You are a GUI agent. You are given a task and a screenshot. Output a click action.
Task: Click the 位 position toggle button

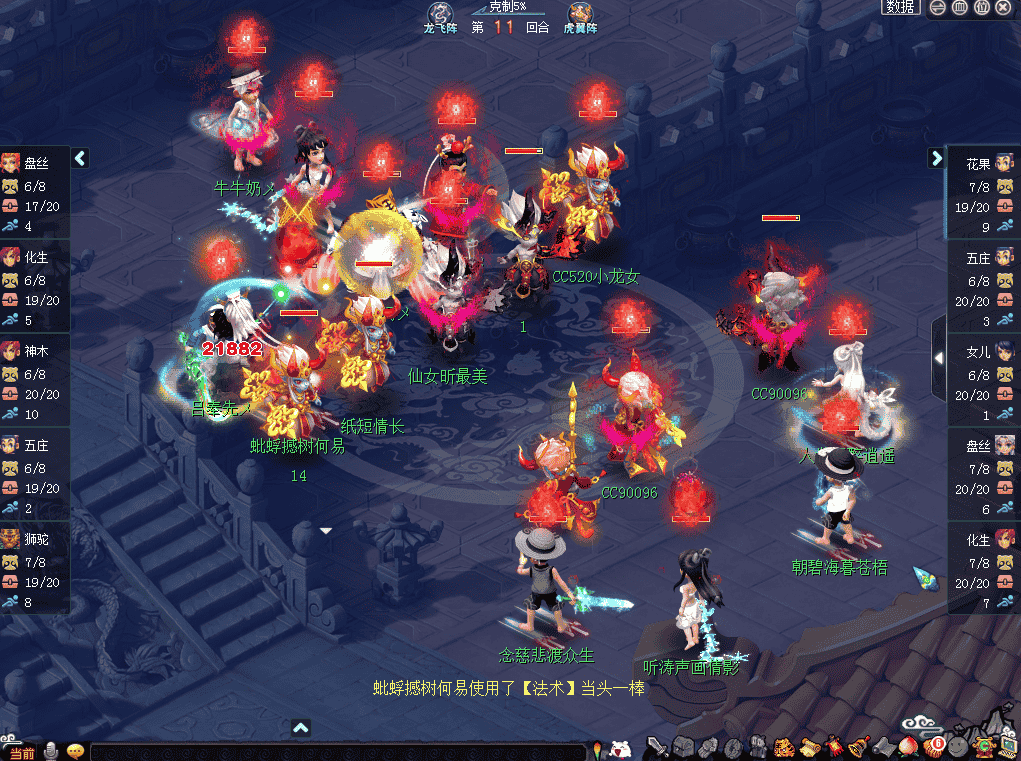[981, 7]
